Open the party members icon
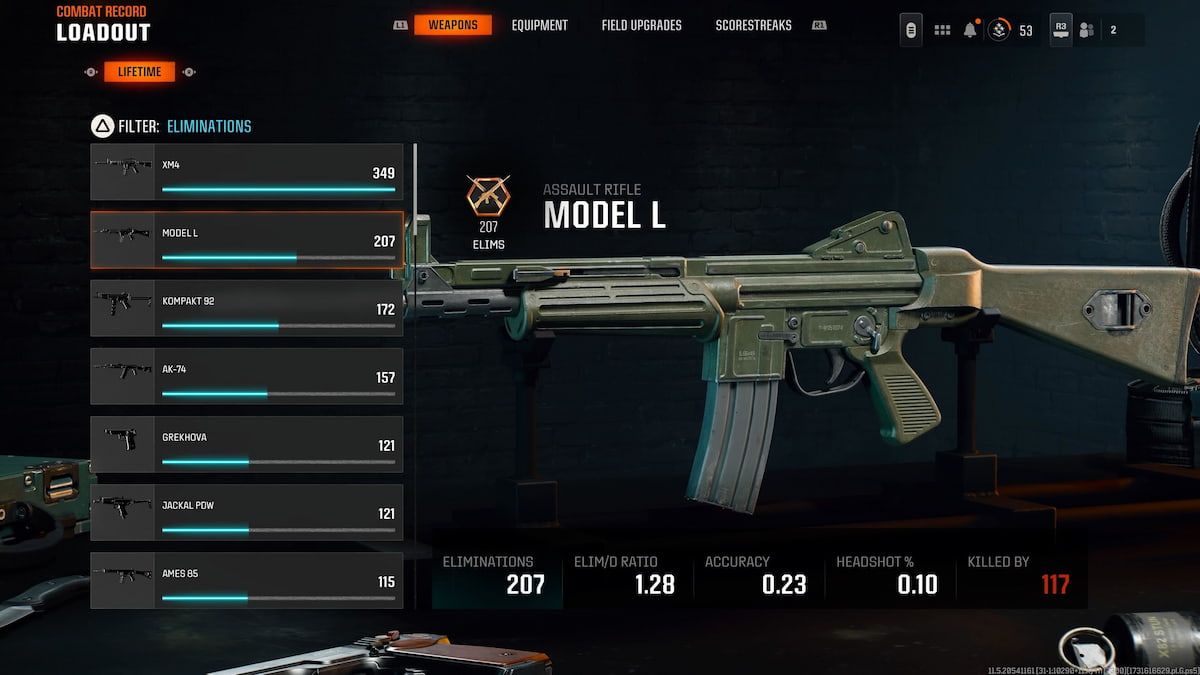The height and width of the screenshot is (675, 1200). point(1087,30)
